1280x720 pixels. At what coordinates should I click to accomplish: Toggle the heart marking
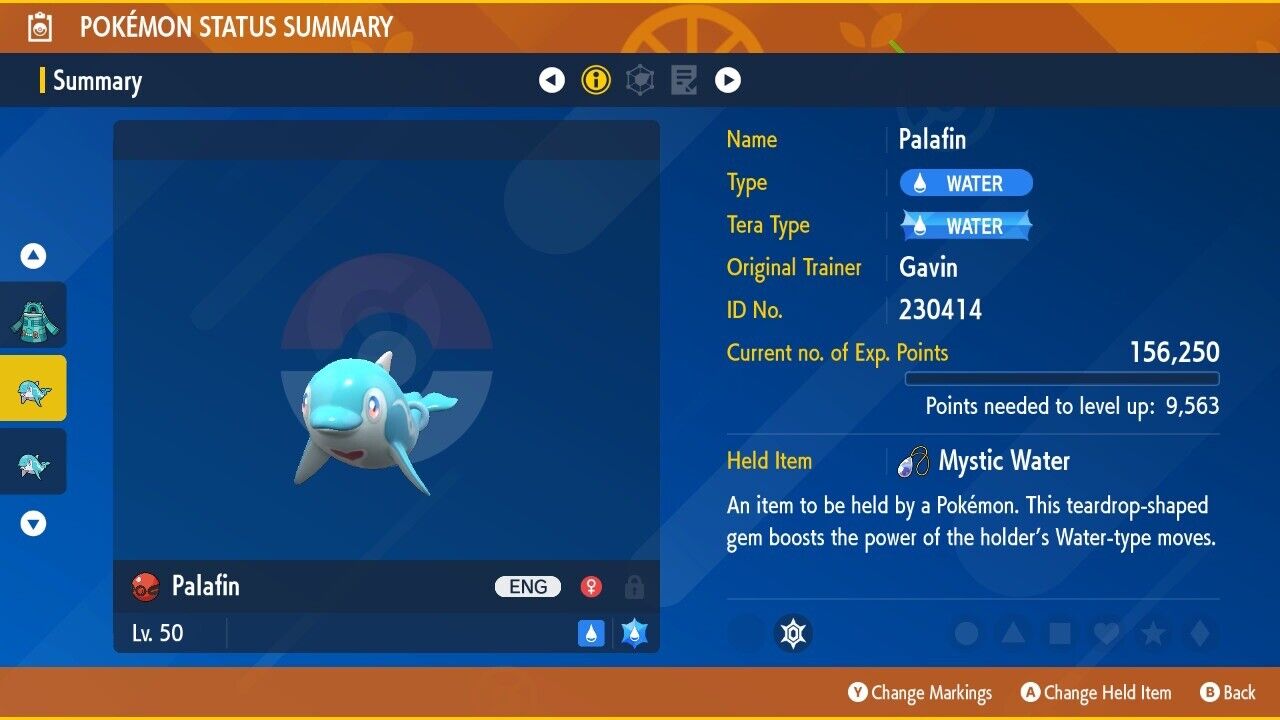(1106, 634)
